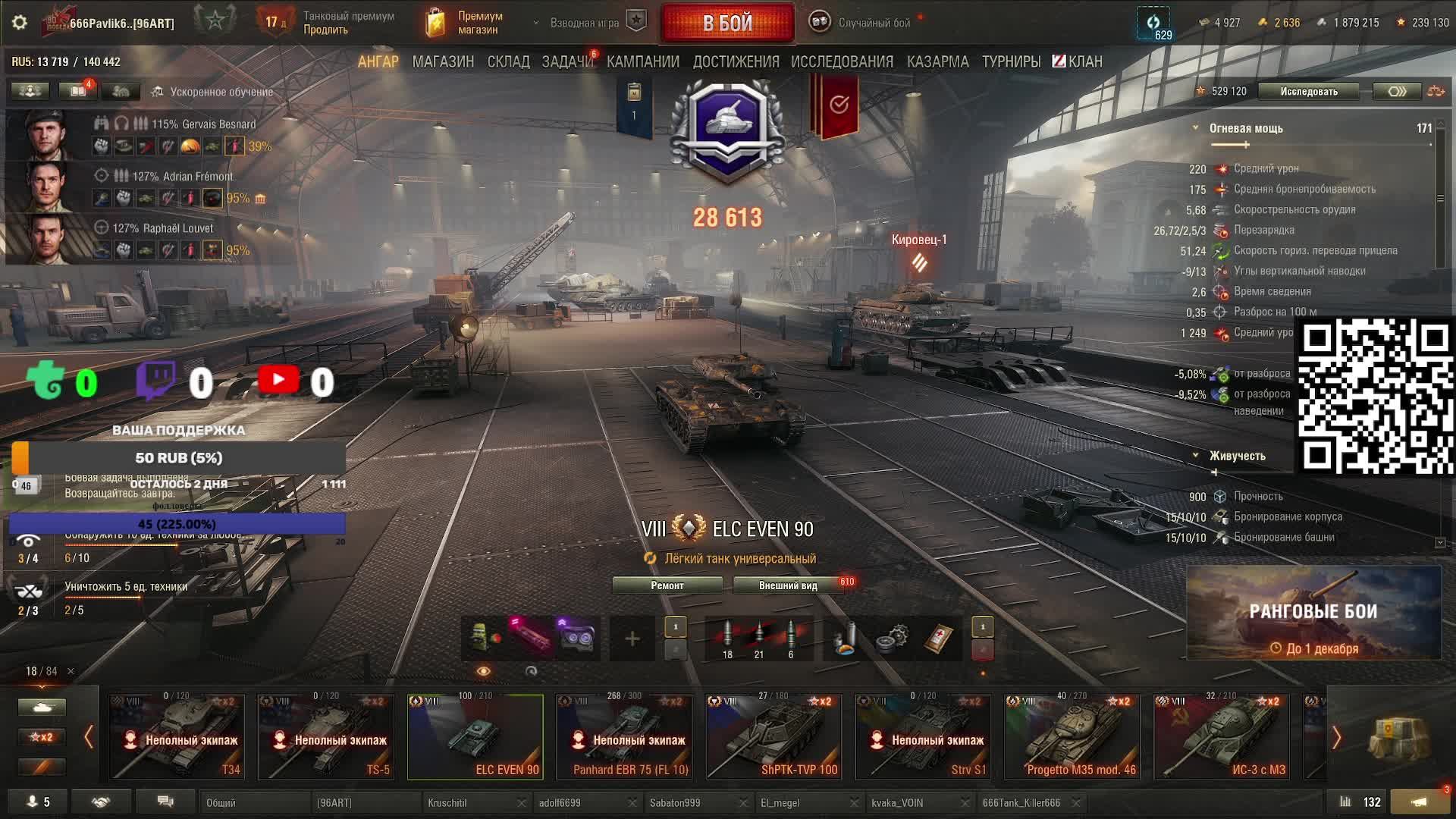This screenshot has height=819, width=1456.
Task: Open the Случайный бой battle mode selector
Action: click(x=872, y=23)
